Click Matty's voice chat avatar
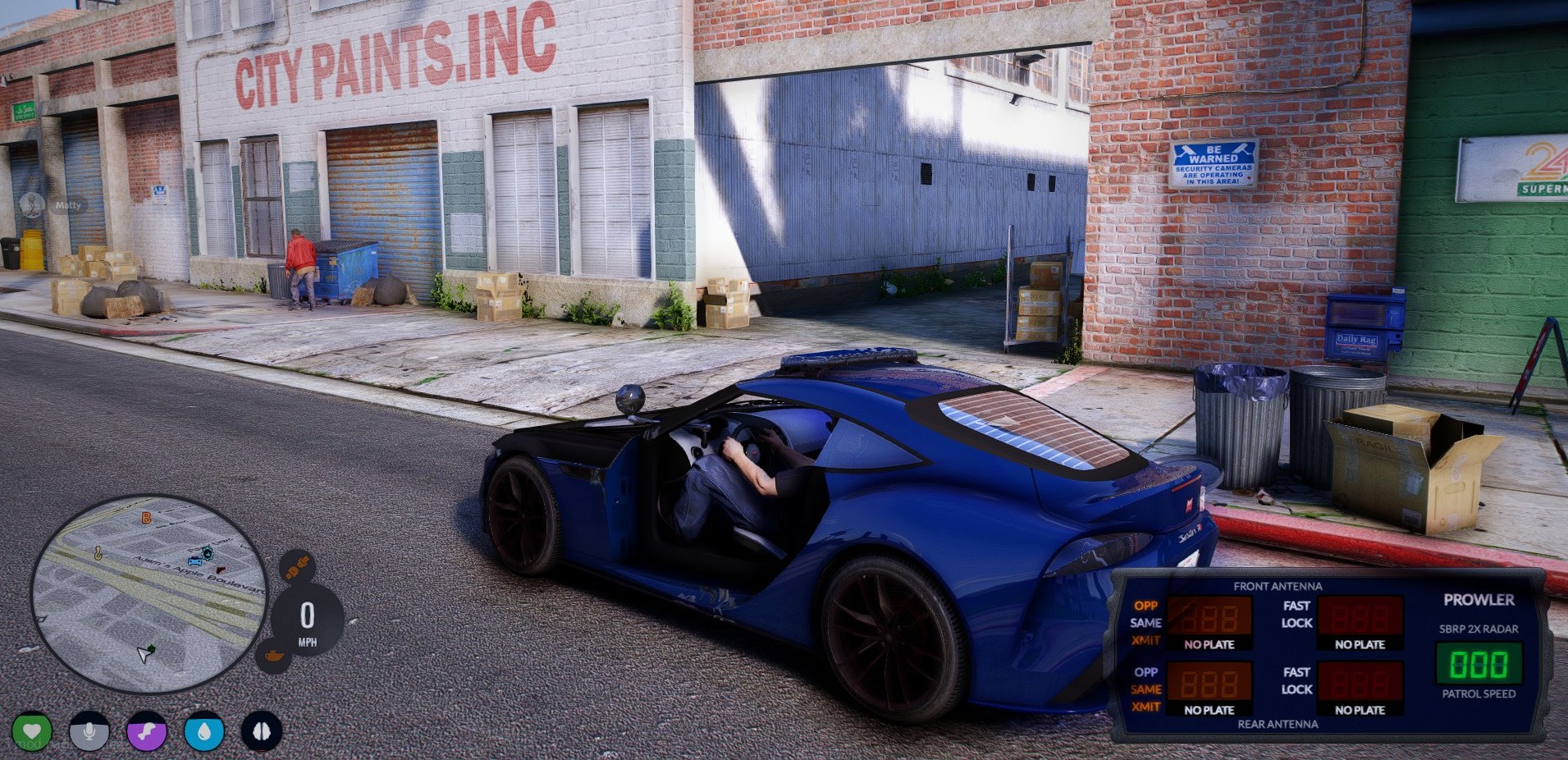The width and height of the screenshot is (1568, 760). [x=32, y=205]
